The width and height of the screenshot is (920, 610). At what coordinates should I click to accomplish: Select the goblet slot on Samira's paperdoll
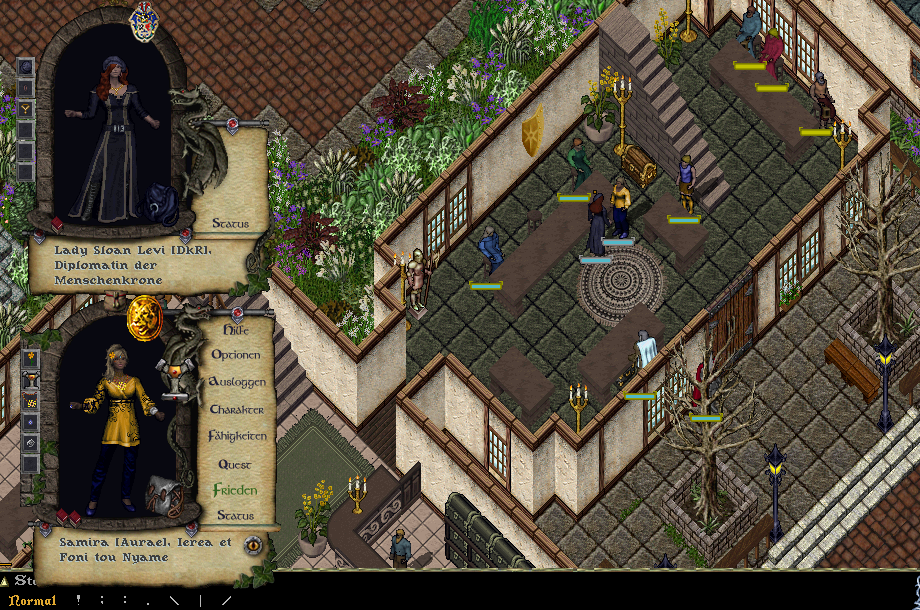(x=29, y=379)
